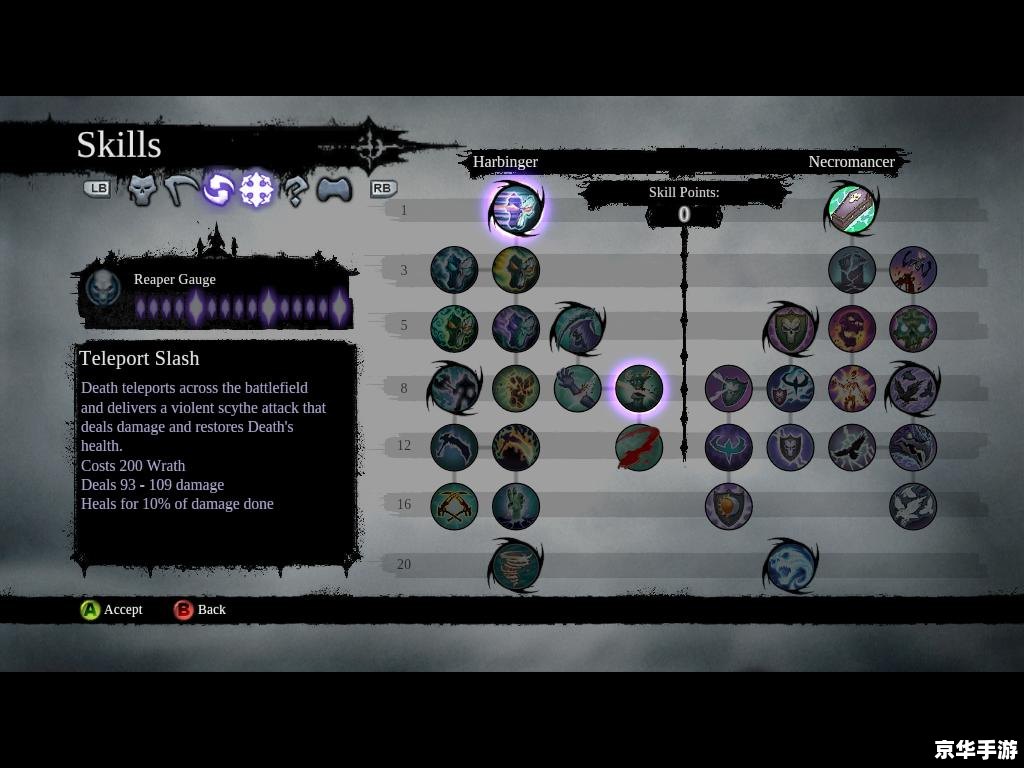
Task: Choose the hooded reaper scythe skill
Action: click(x=577, y=329)
